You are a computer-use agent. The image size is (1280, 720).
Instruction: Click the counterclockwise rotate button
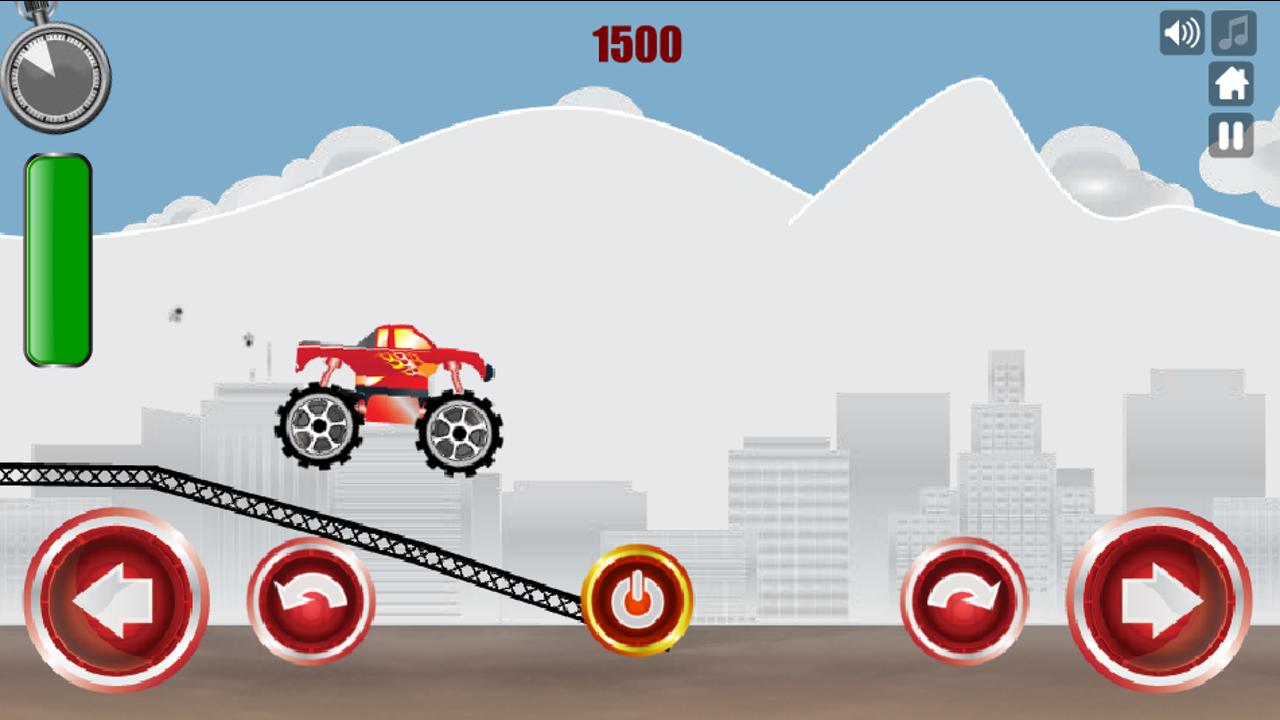[310, 601]
